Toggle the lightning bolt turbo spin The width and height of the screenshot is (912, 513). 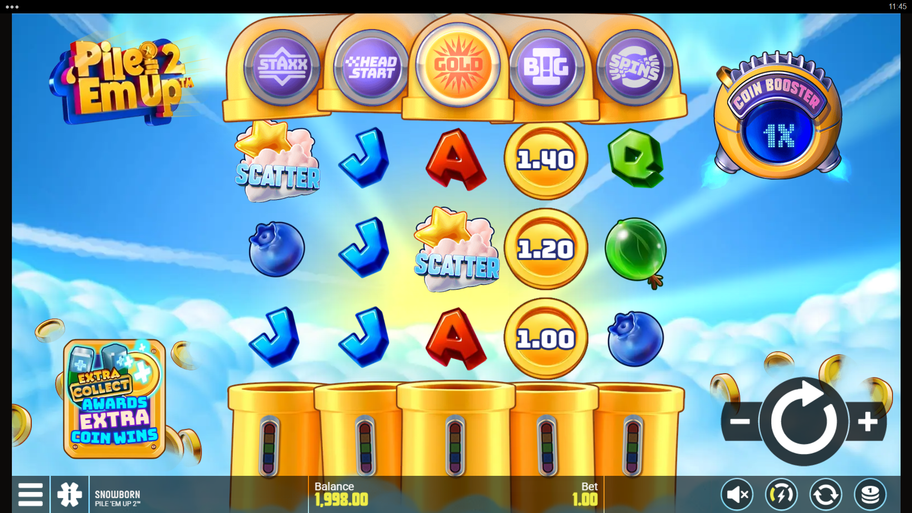tap(781, 494)
